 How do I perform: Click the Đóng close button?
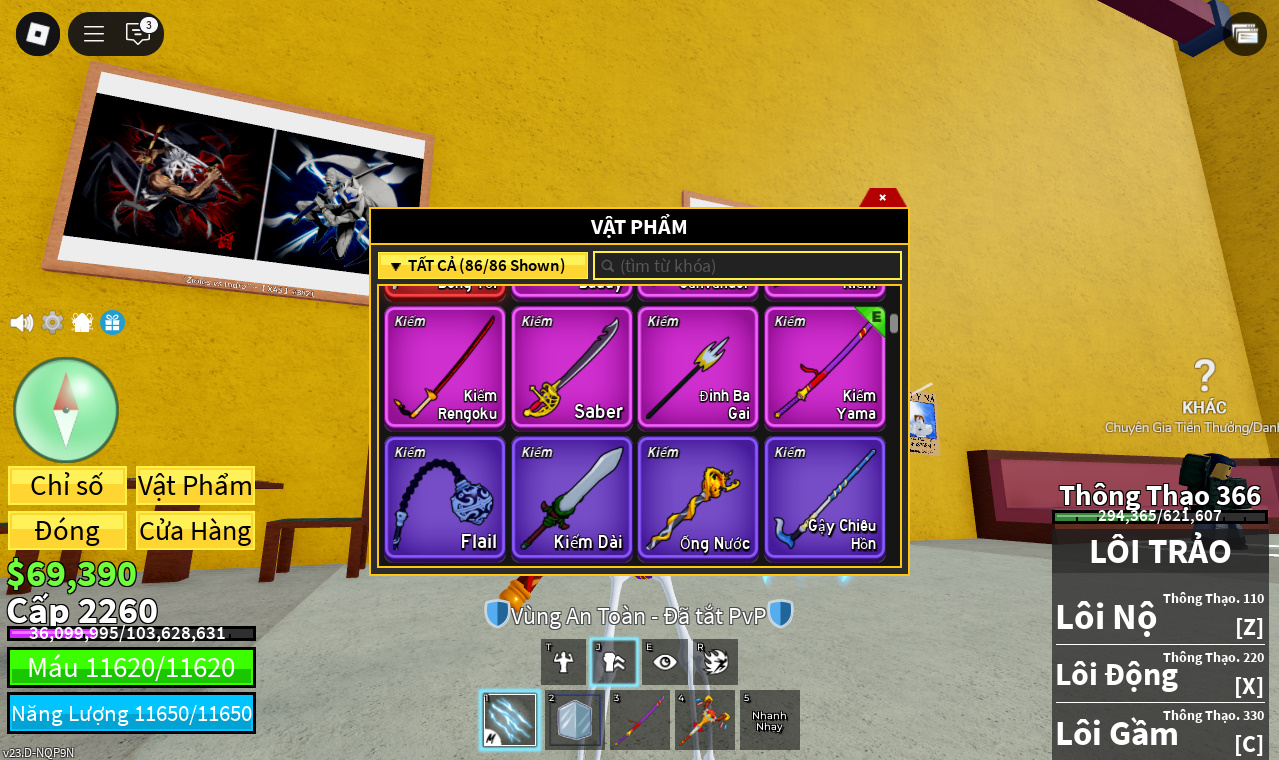pos(67,531)
